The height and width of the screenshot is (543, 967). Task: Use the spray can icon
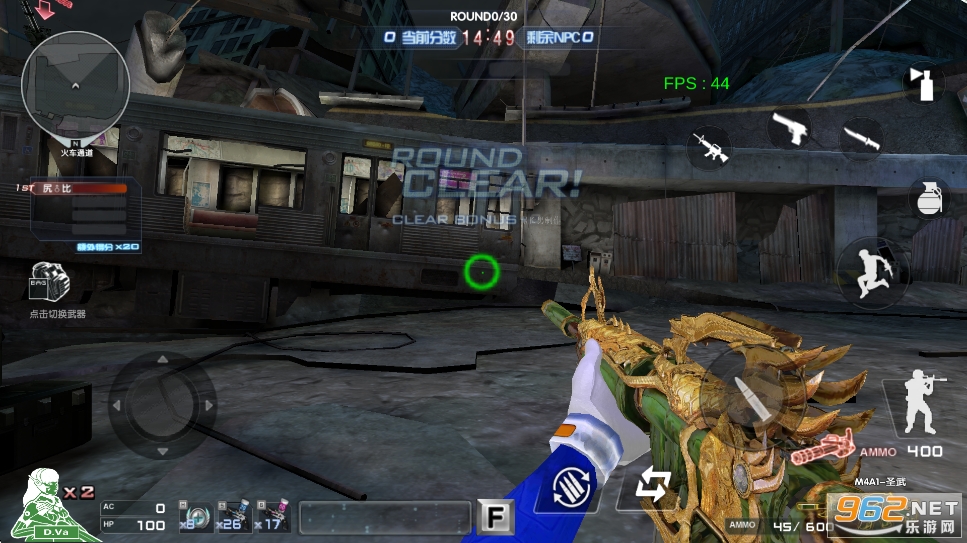pyautogui.click(x=923, y=83)
